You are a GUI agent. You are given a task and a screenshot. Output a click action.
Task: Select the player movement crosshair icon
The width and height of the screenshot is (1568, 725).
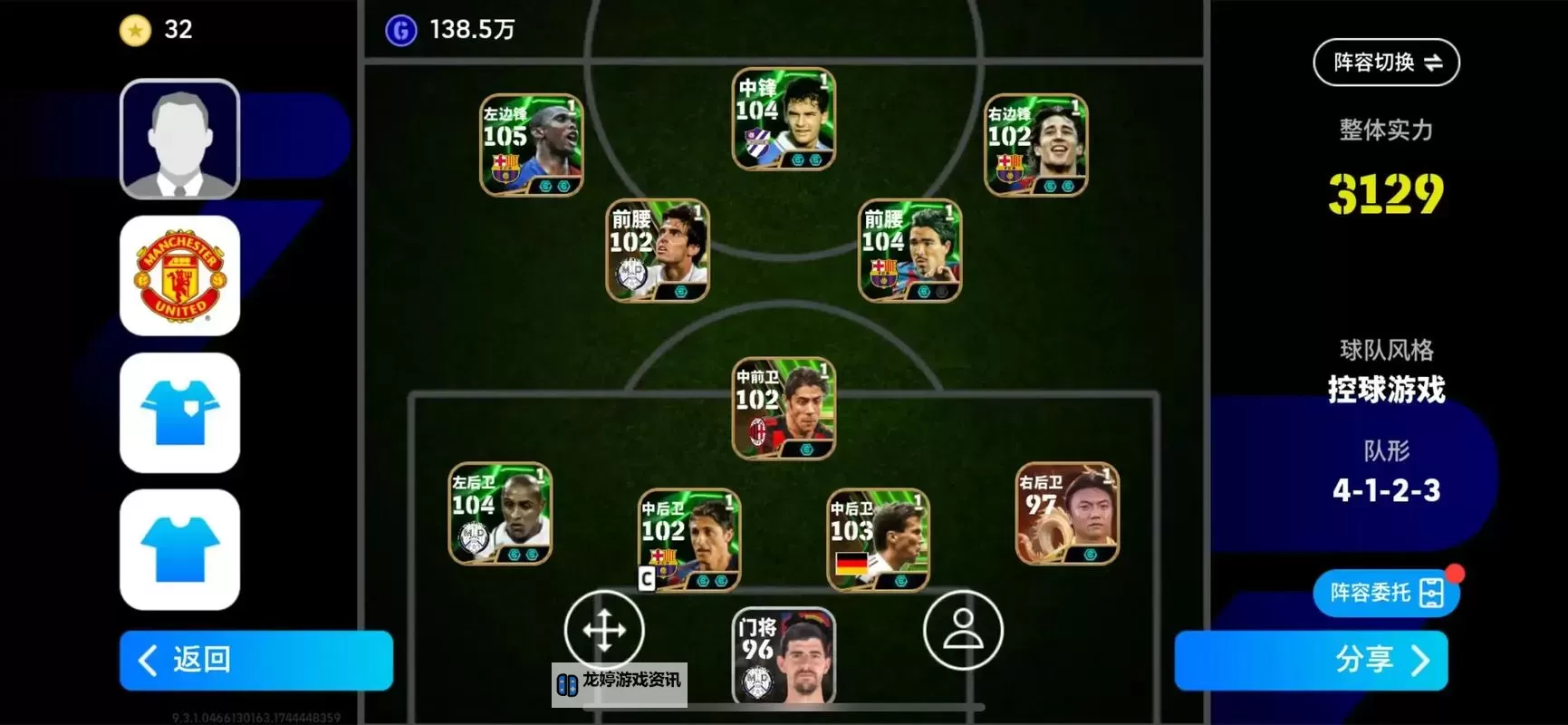(x=605, y=629)
